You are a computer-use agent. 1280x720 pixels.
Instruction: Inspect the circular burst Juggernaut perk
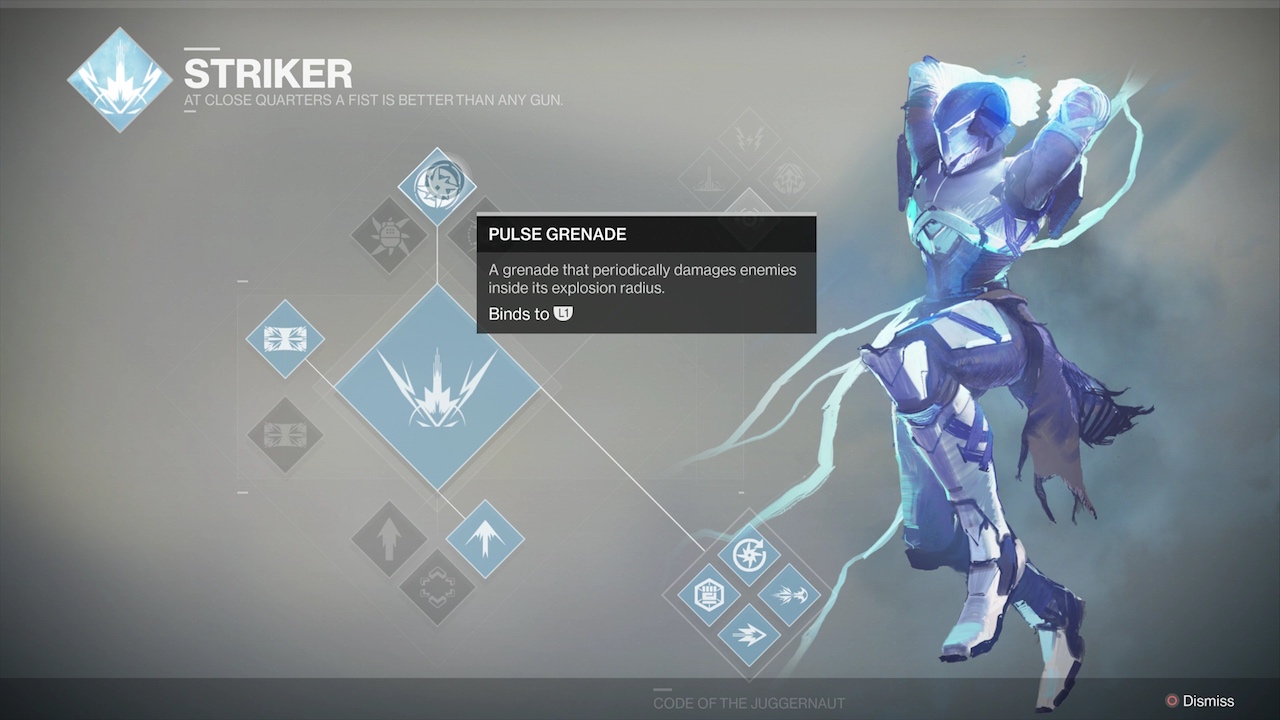click(749, 555)
